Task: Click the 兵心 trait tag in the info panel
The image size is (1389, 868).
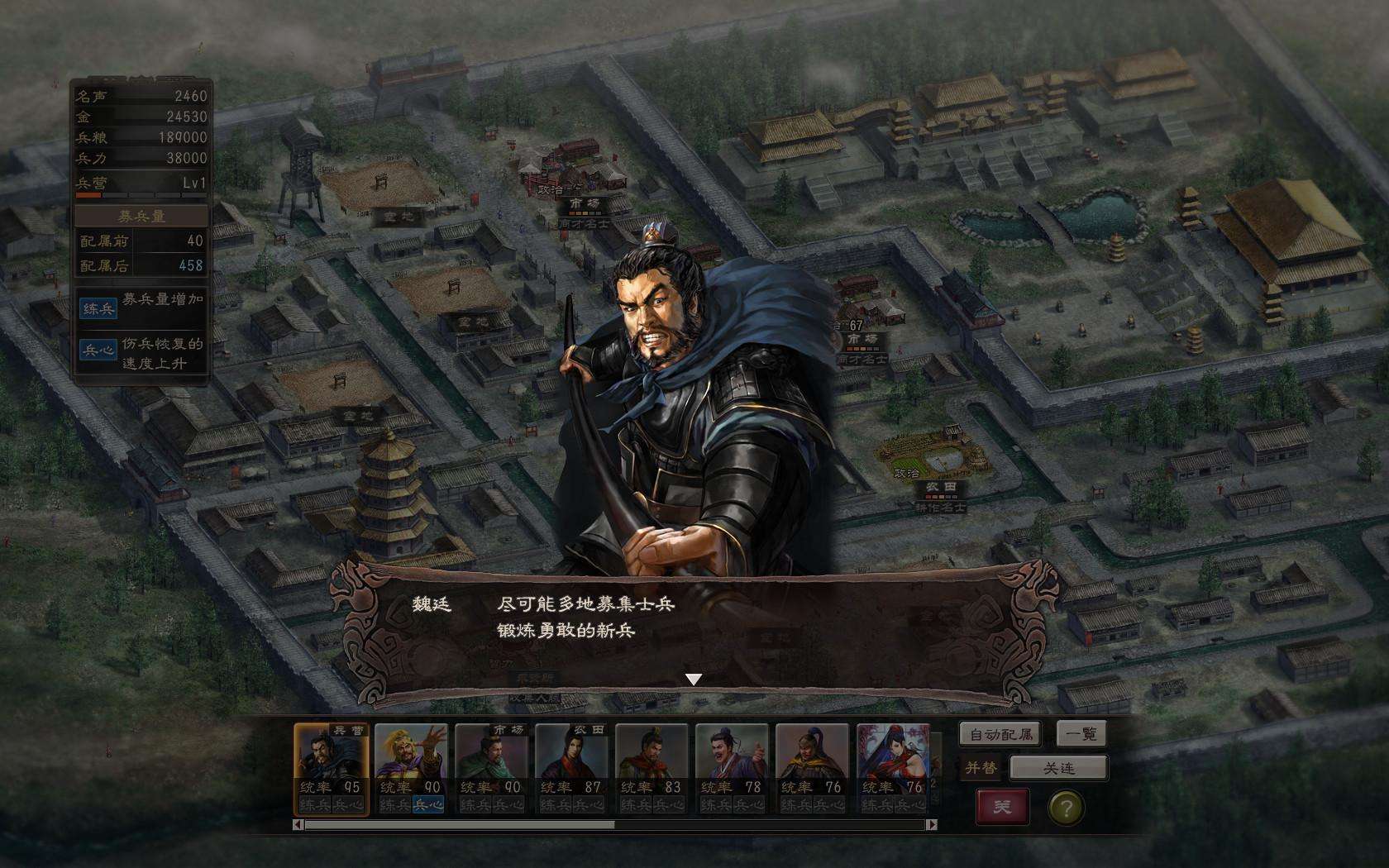Action: tap(98, 350)
